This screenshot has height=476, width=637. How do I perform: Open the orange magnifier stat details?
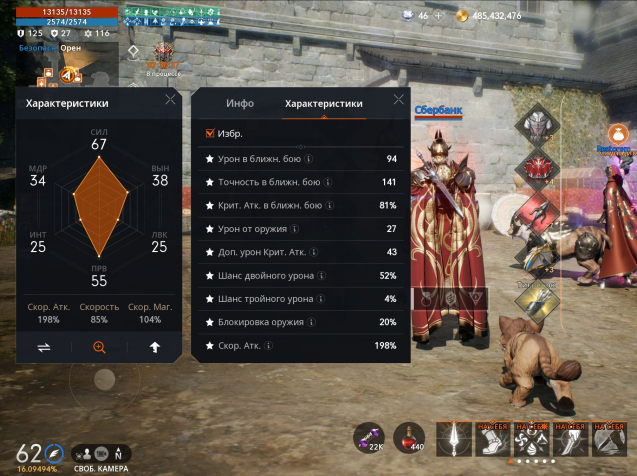[99, 347]
